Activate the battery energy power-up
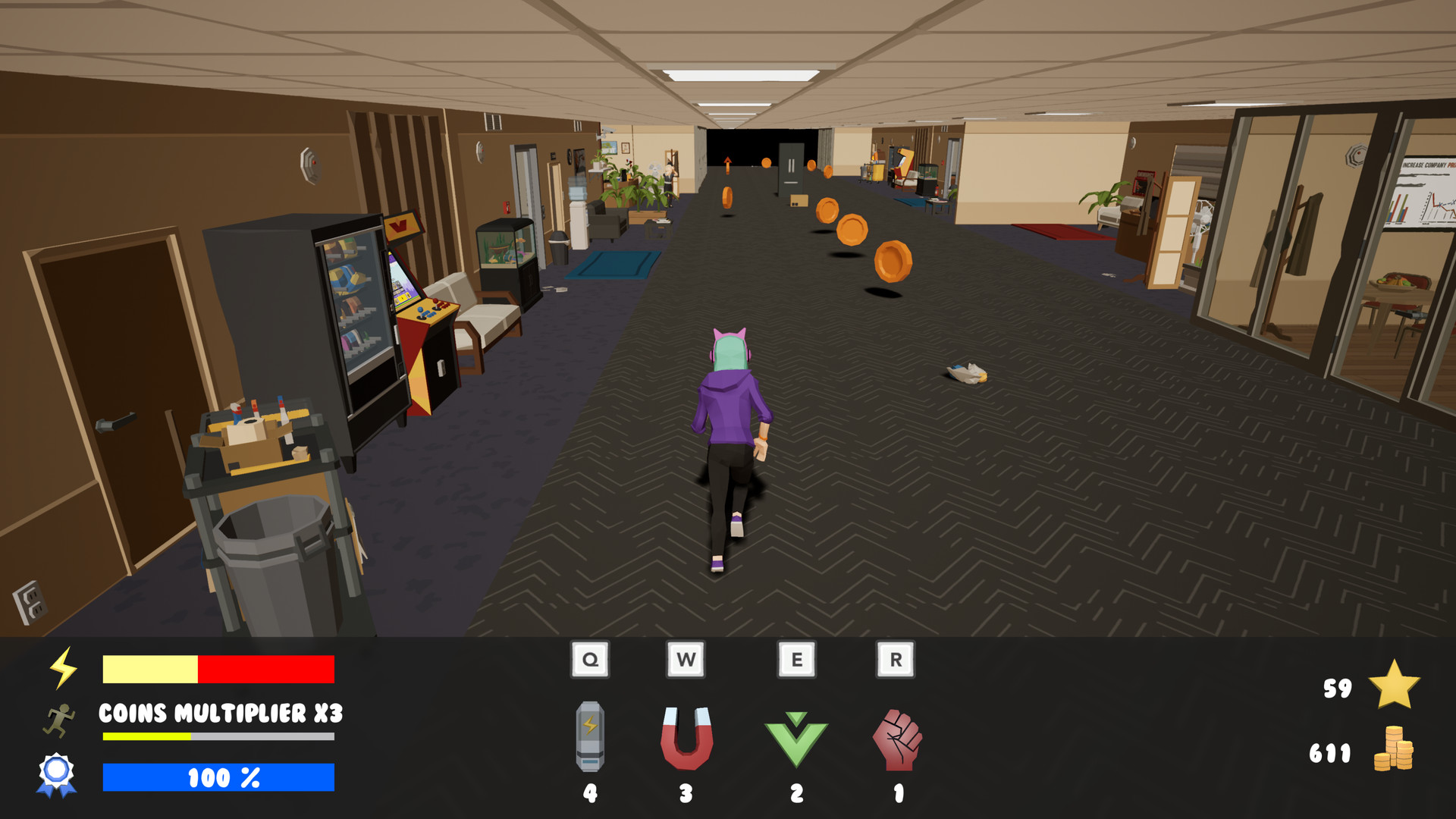The image size is (1456, 819). coord(590,736)
